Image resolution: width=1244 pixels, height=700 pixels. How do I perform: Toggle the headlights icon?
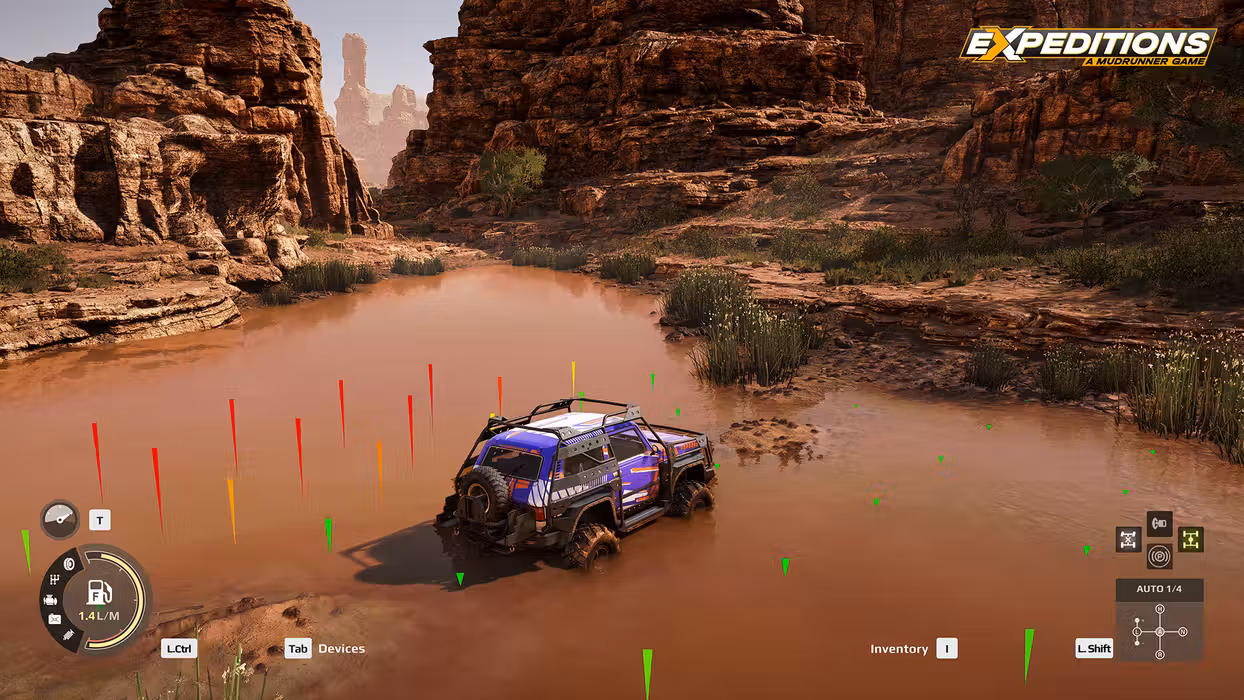click(1159, 523)
